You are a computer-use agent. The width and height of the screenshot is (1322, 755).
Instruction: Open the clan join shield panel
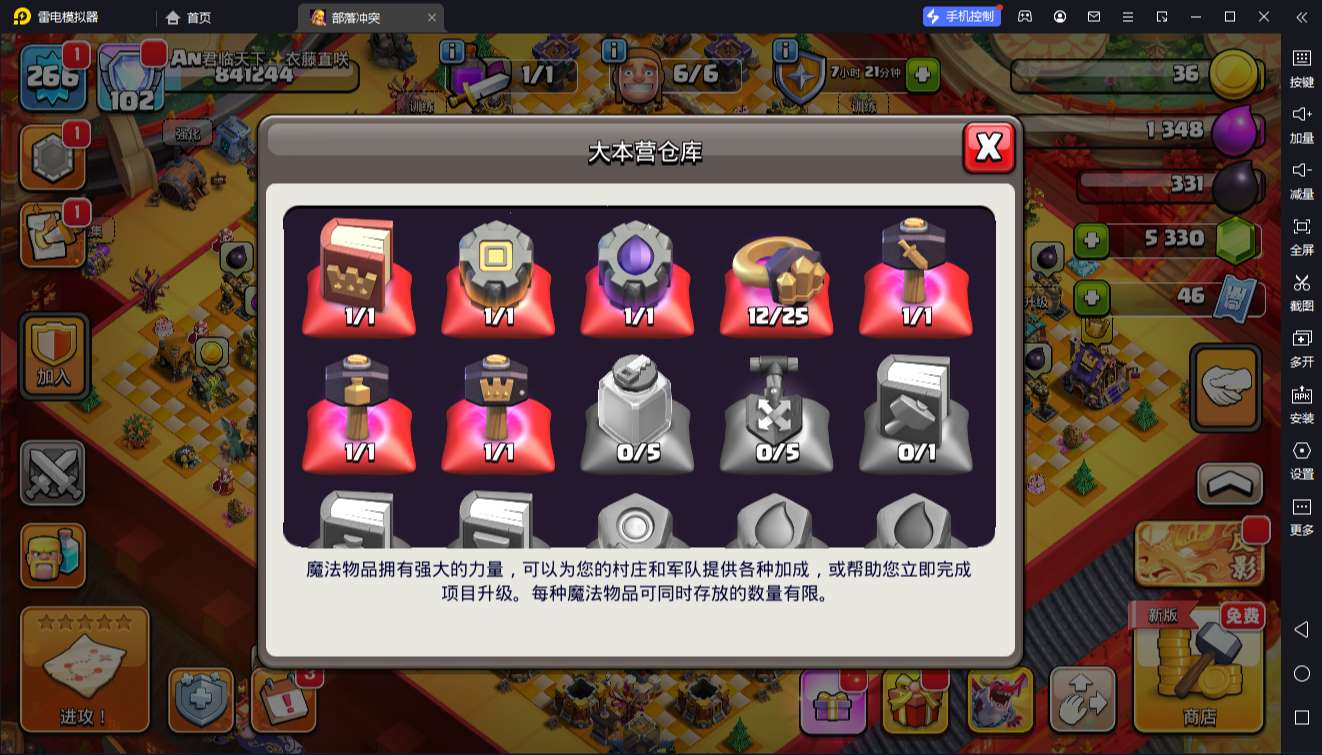pos(53,357)
